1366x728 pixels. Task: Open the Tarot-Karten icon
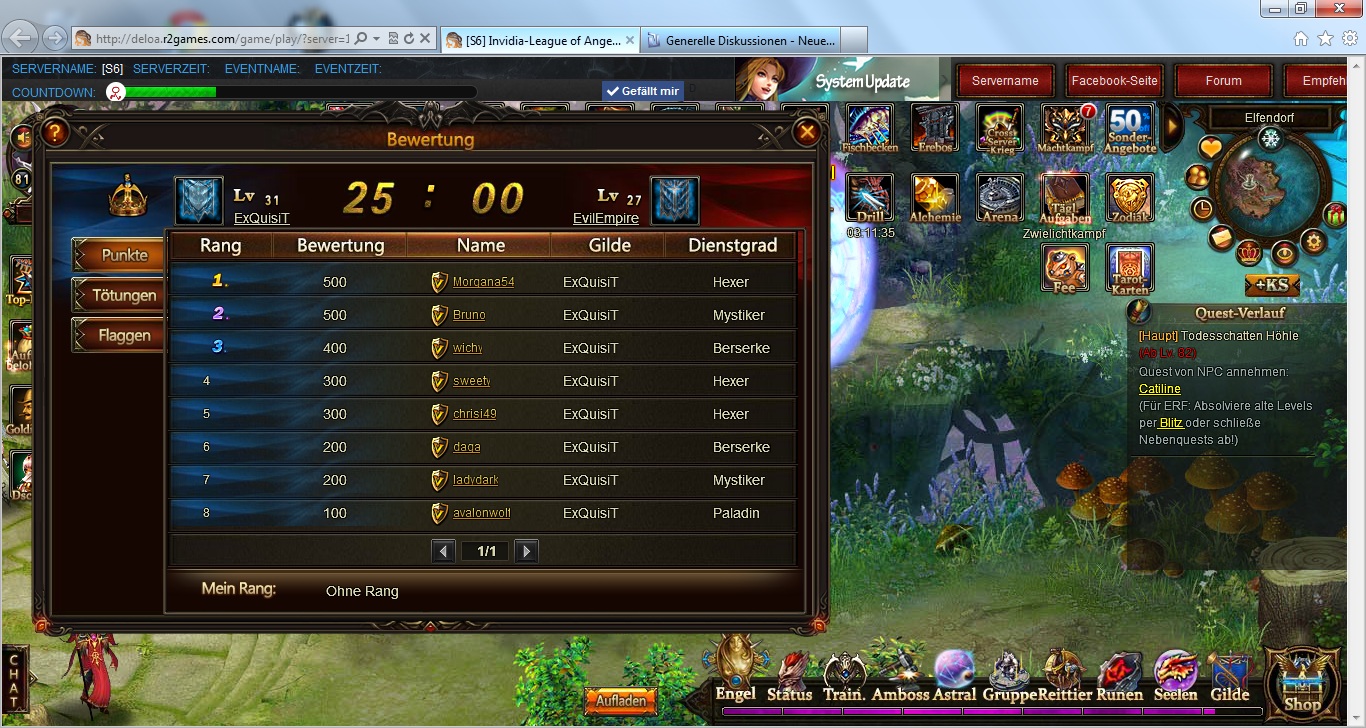pos(1130,267)
